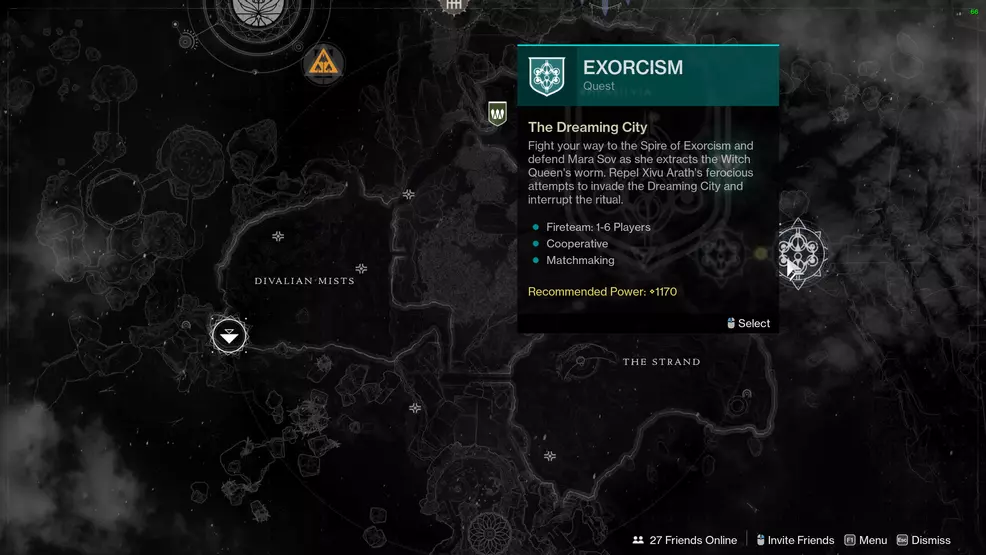This screenshot has width=986, height=555.
Task: Dismiss the Dreaming City map
Action: [x=924, y=540]
